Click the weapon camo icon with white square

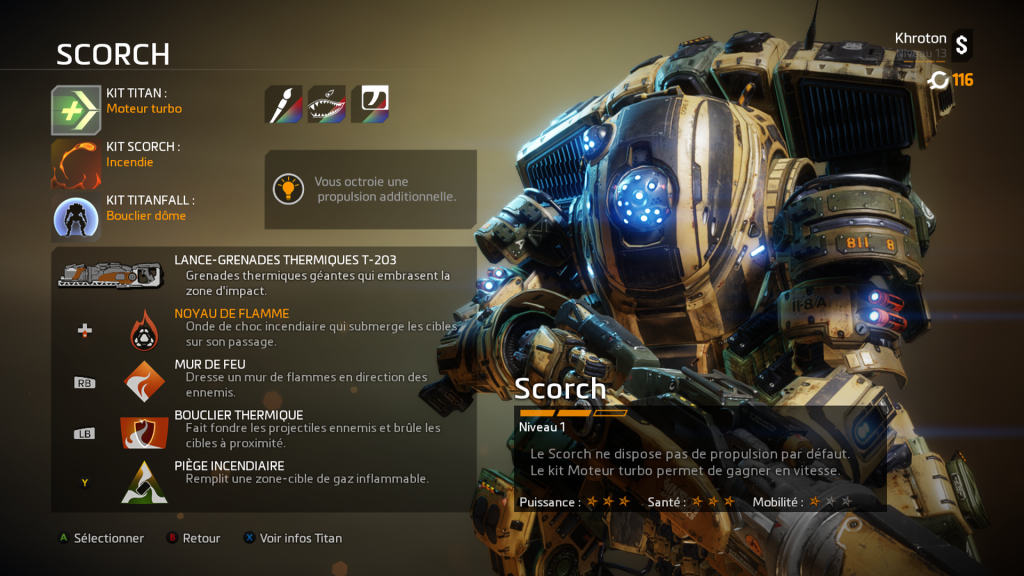point(370,104)
